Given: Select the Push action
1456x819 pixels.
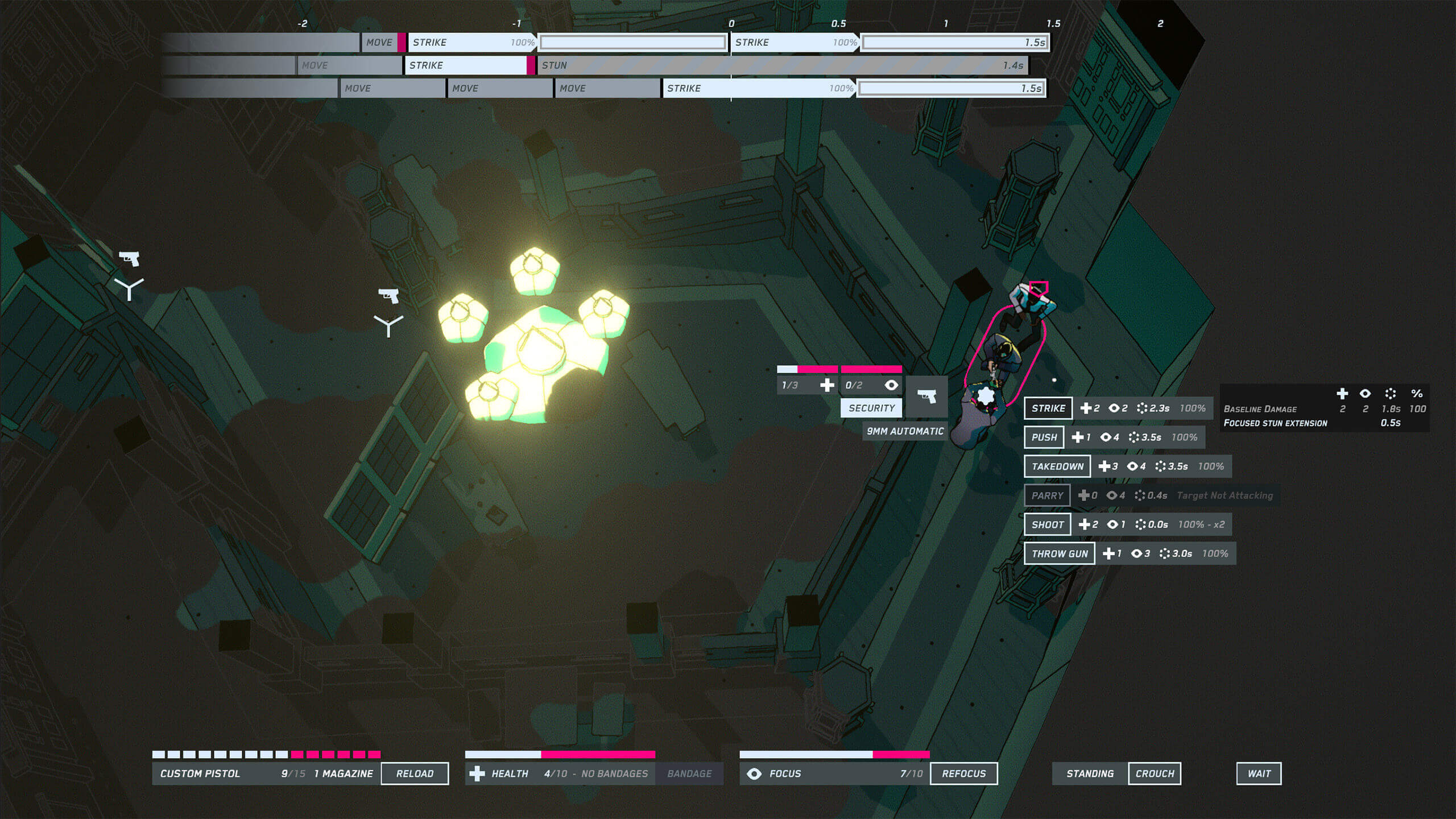Looking at the screenshot, I should [1044, 437].
